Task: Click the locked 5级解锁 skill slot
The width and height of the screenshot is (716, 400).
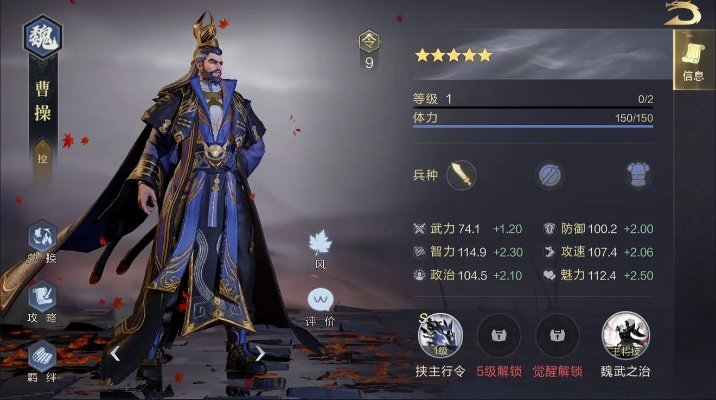Action: coord(499,335)
